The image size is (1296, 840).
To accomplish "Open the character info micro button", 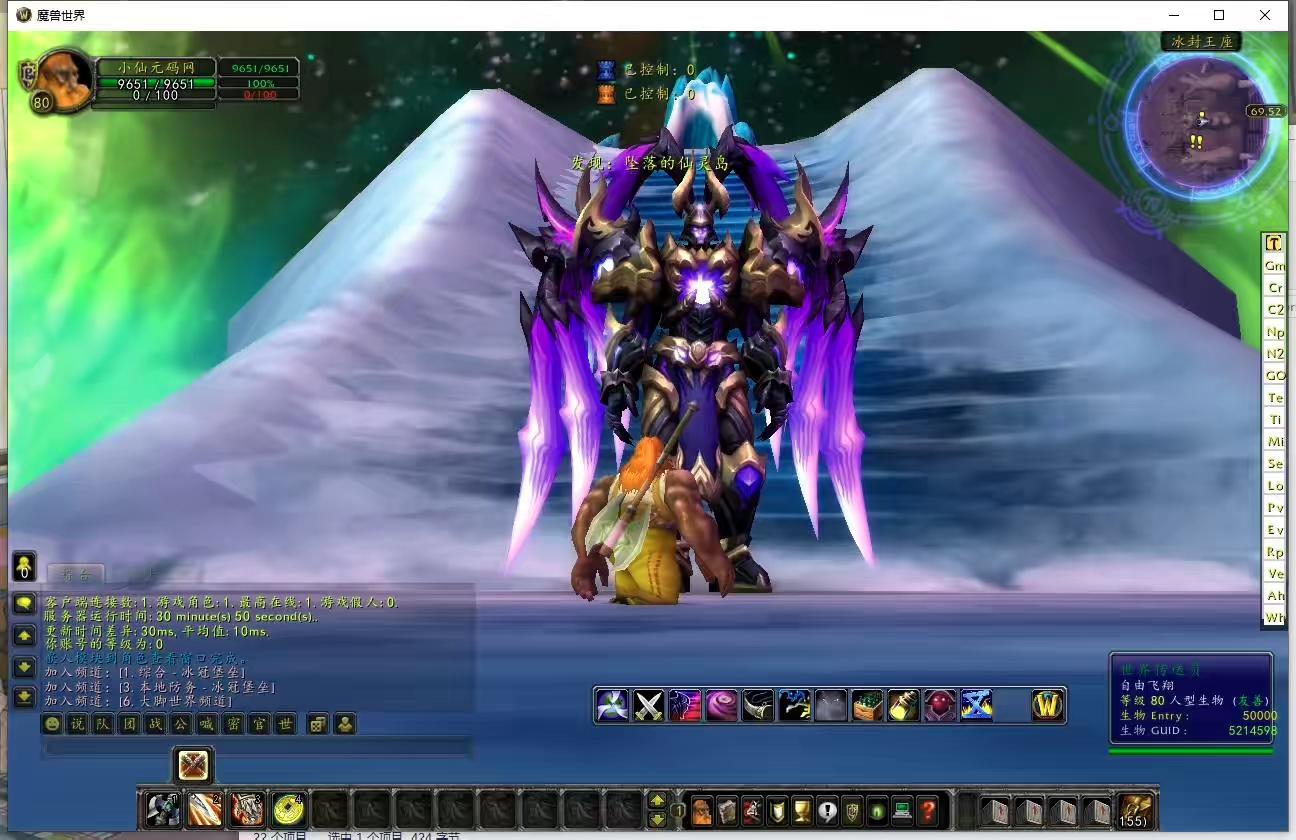I will 702,809.
